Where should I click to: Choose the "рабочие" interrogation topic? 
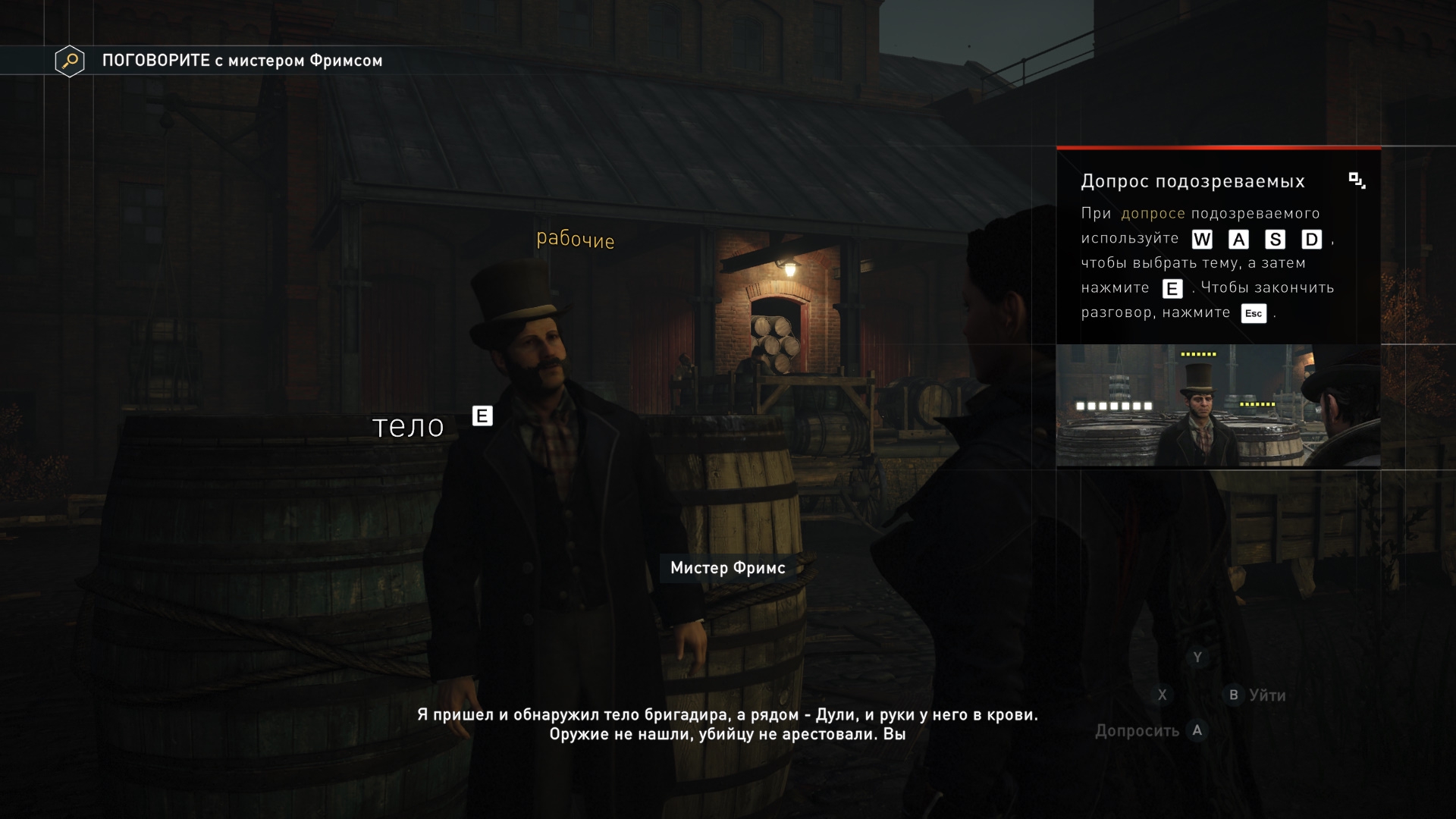coord(575,240)
